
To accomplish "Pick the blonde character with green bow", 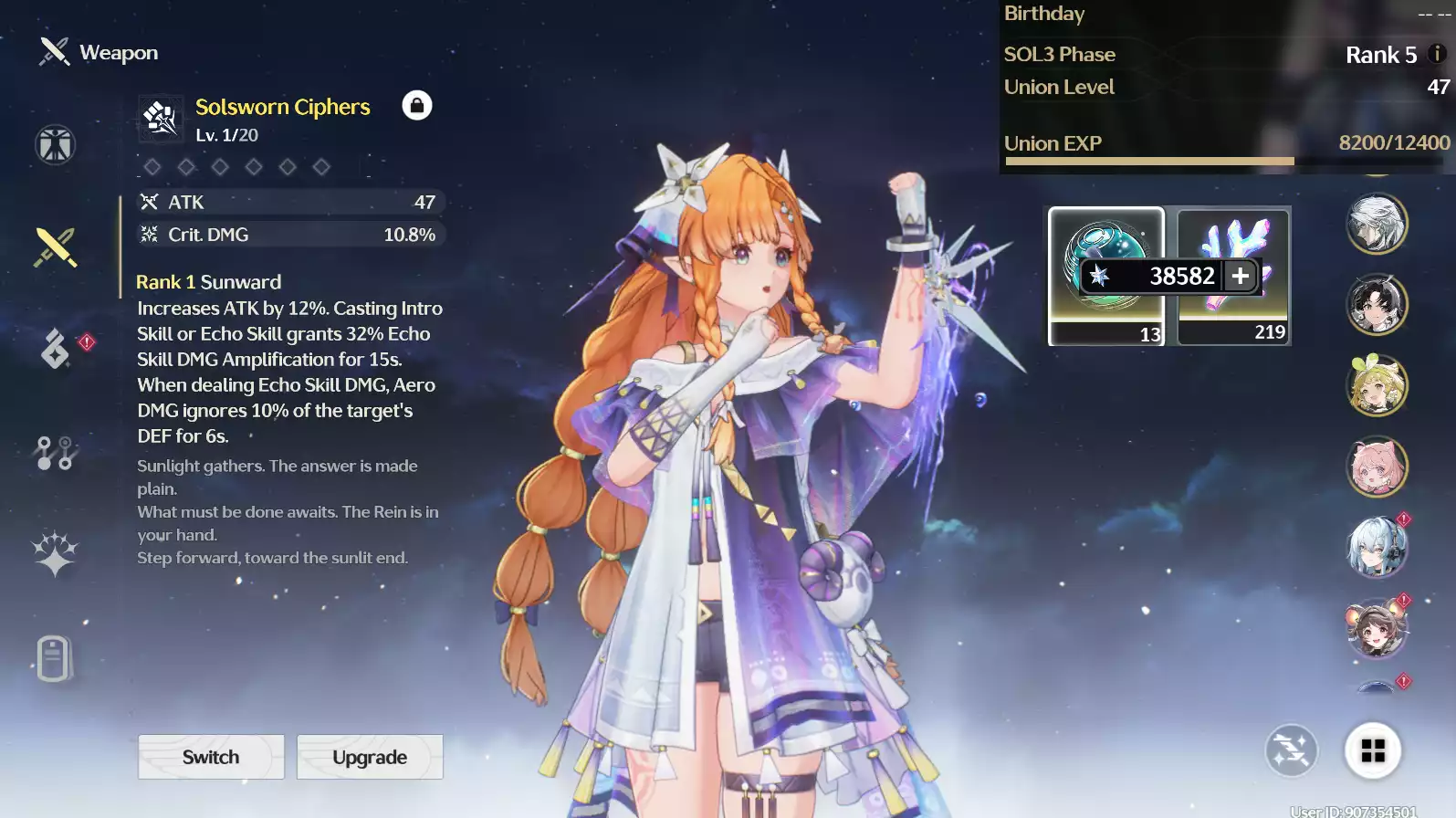I will (1377, 385).
